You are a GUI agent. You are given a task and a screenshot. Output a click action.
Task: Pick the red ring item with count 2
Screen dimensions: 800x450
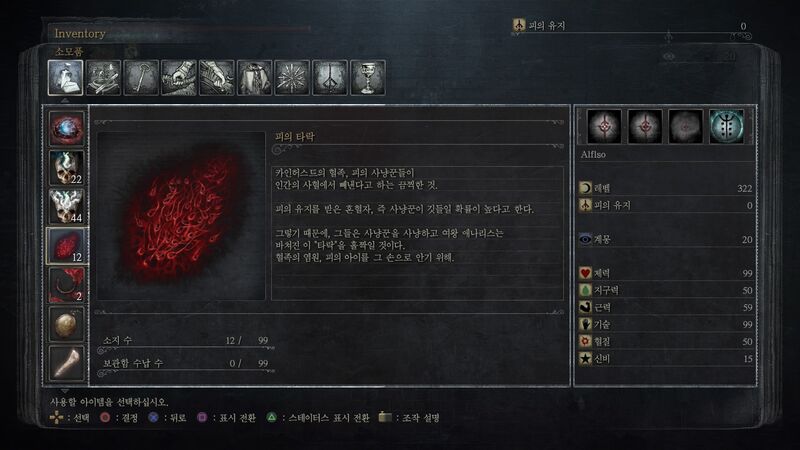pos(67,284)
